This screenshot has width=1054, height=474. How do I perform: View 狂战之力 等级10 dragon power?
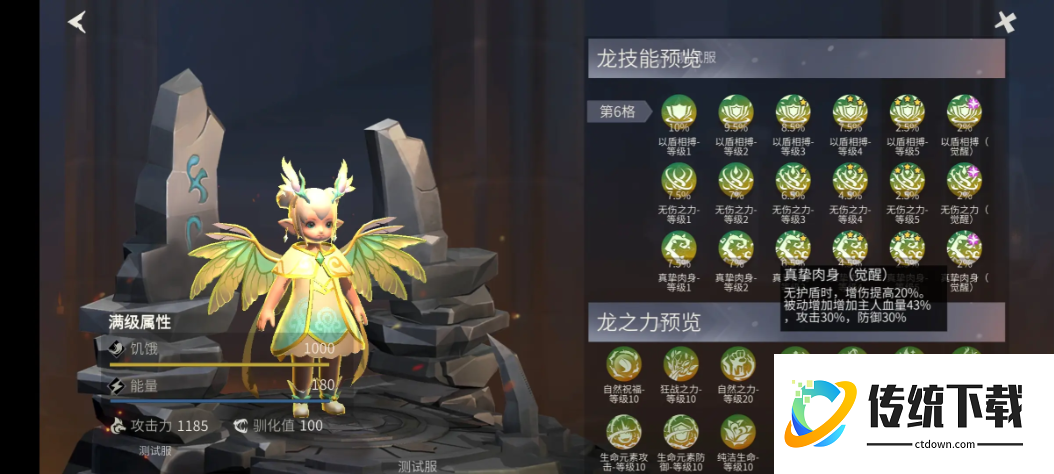tap(681, 364)
